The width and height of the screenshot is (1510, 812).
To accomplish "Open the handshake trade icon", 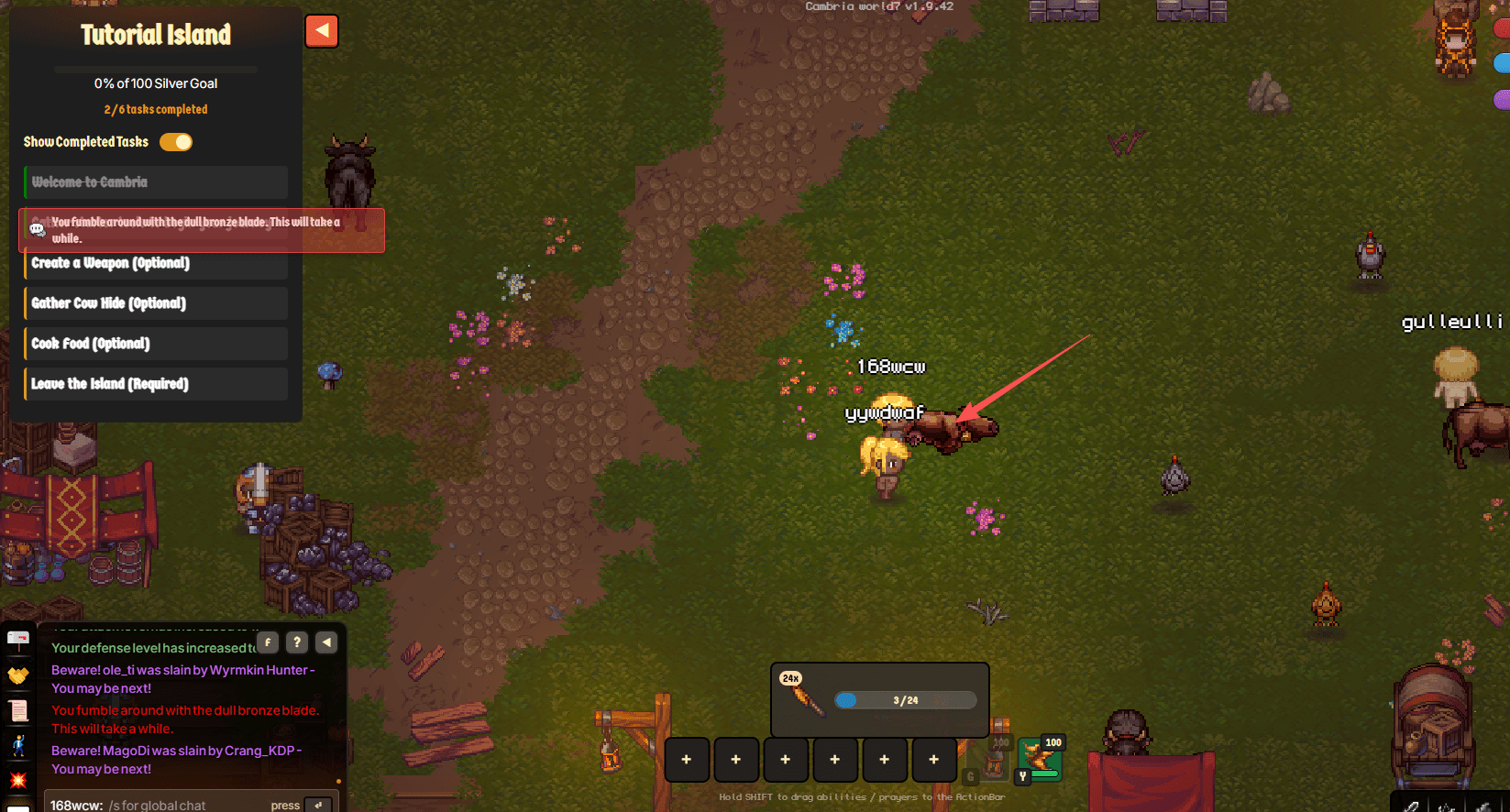I will point(18,675).
